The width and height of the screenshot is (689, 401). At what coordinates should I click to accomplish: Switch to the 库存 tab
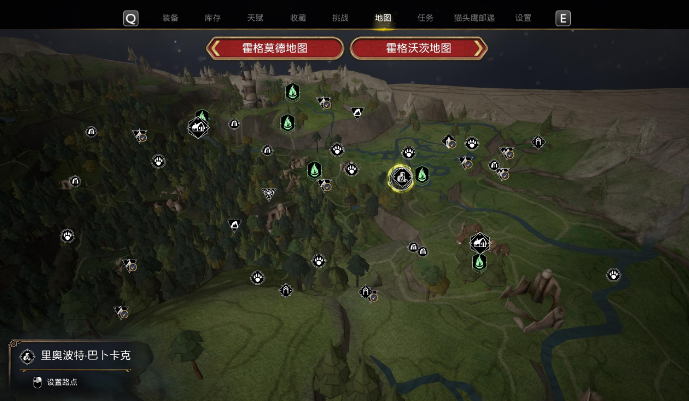tap(212, 18)
